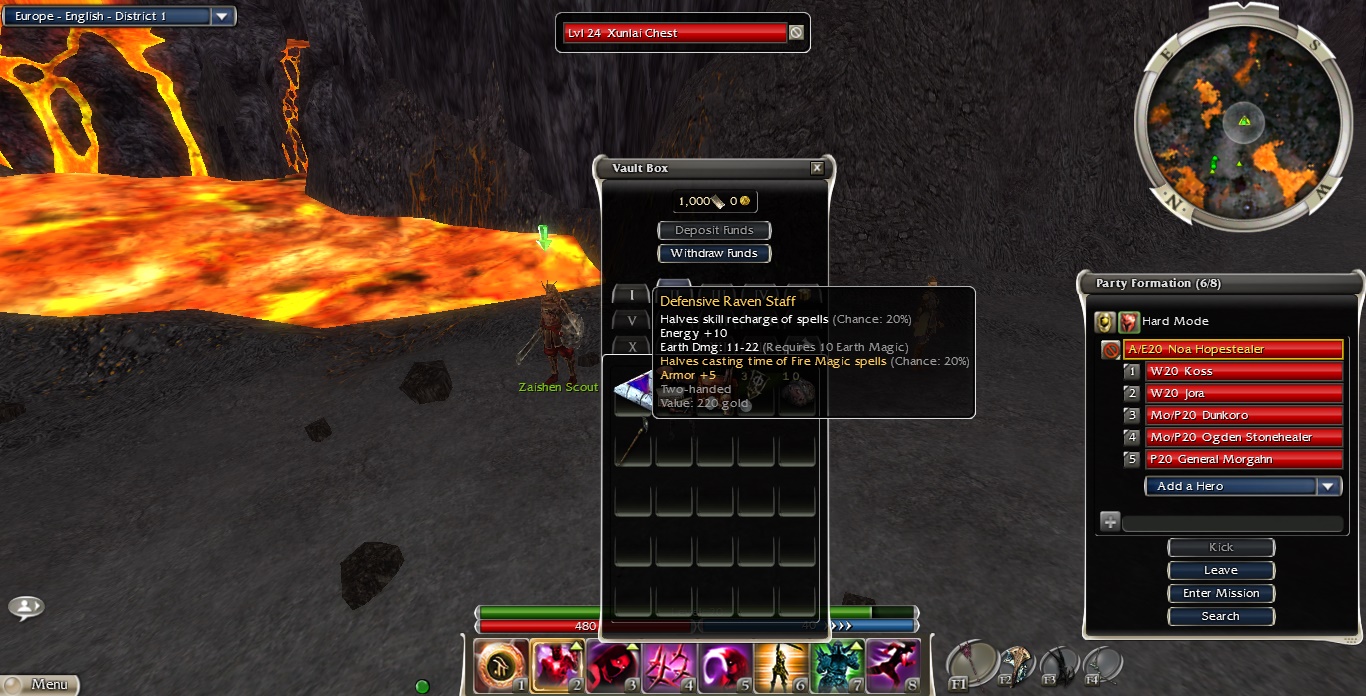Withdraw funds from the vault
The image size is (1366, 696).
(x=714, y=253)
